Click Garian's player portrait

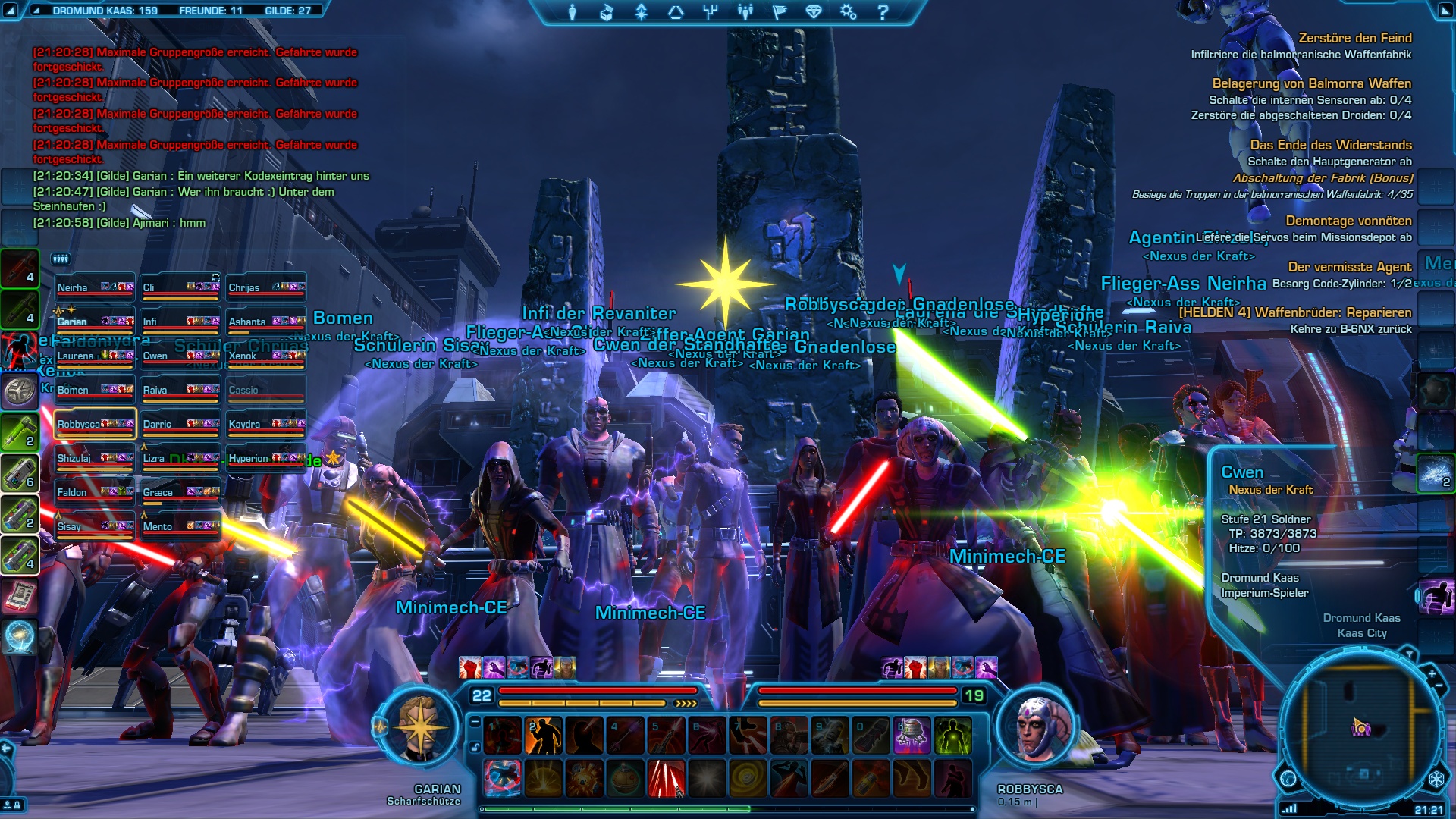click(419, 726)
